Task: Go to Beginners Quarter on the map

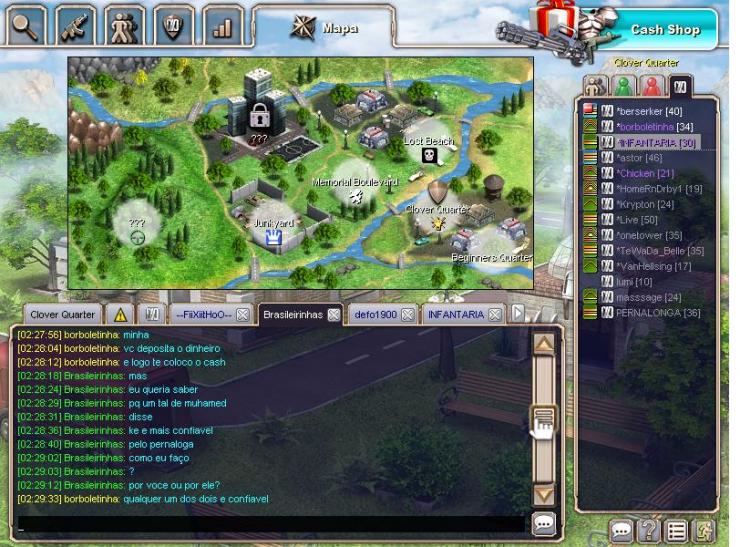Action: 490,248
